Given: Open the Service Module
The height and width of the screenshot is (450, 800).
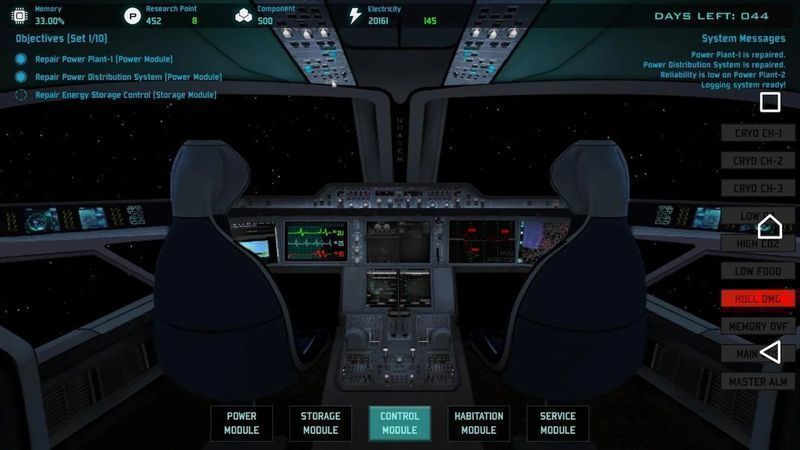Looking at the screenshot, I should [x=557, y=423].
